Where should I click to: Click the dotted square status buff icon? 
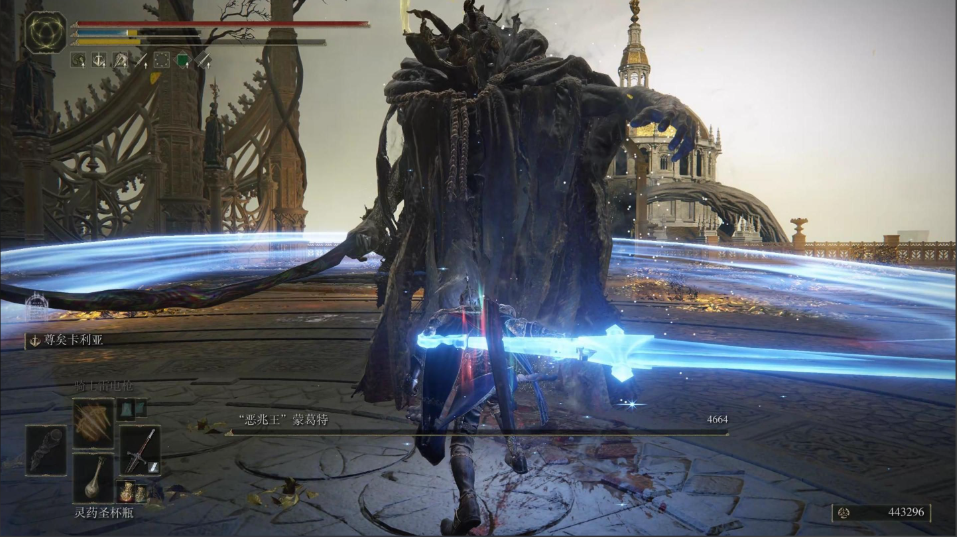[161, 61]
